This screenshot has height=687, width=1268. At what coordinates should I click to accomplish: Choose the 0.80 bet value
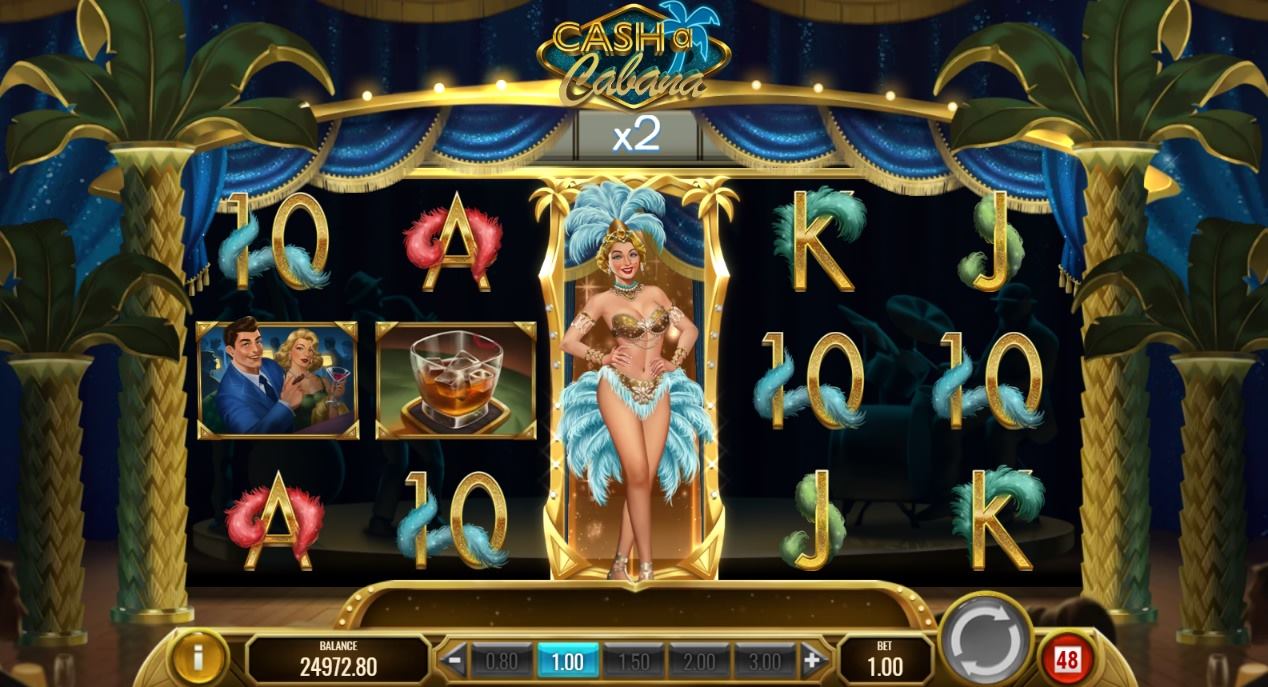point(501,661)
